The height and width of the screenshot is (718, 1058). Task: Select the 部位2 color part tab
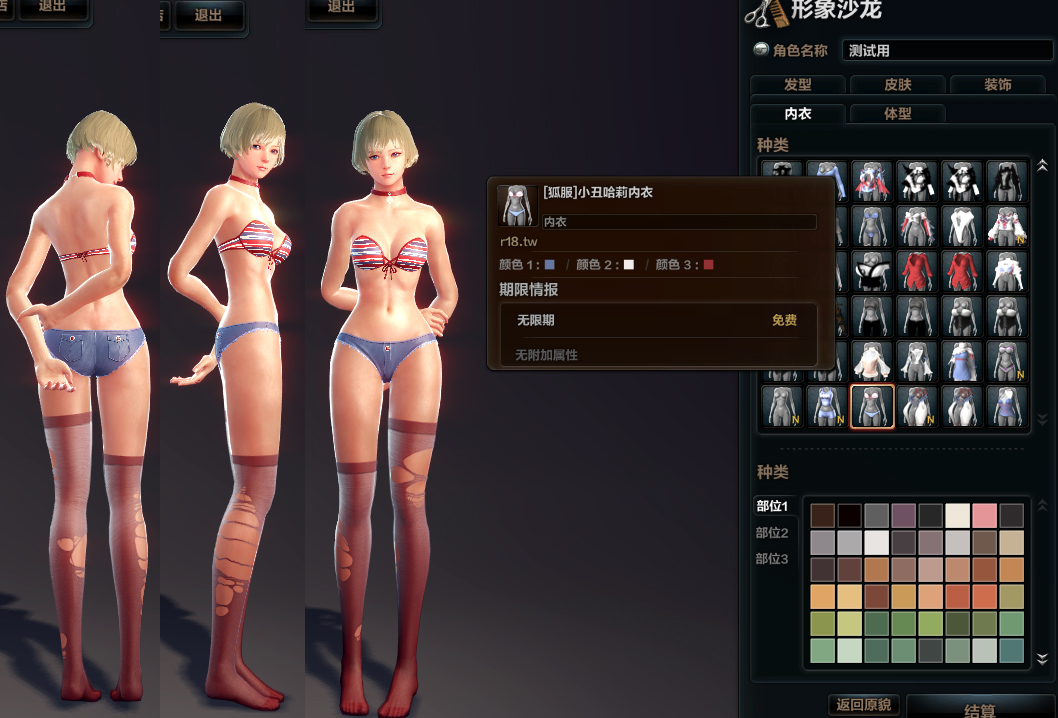772,533
